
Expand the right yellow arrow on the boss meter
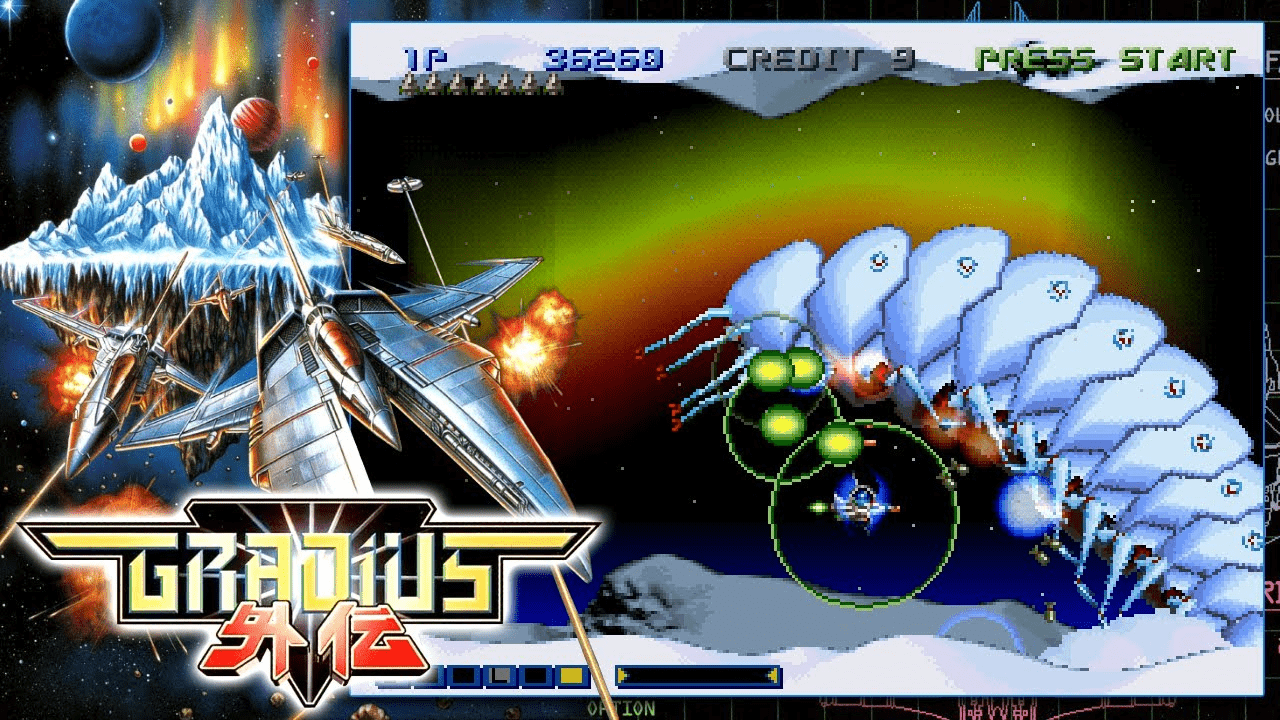775,675
